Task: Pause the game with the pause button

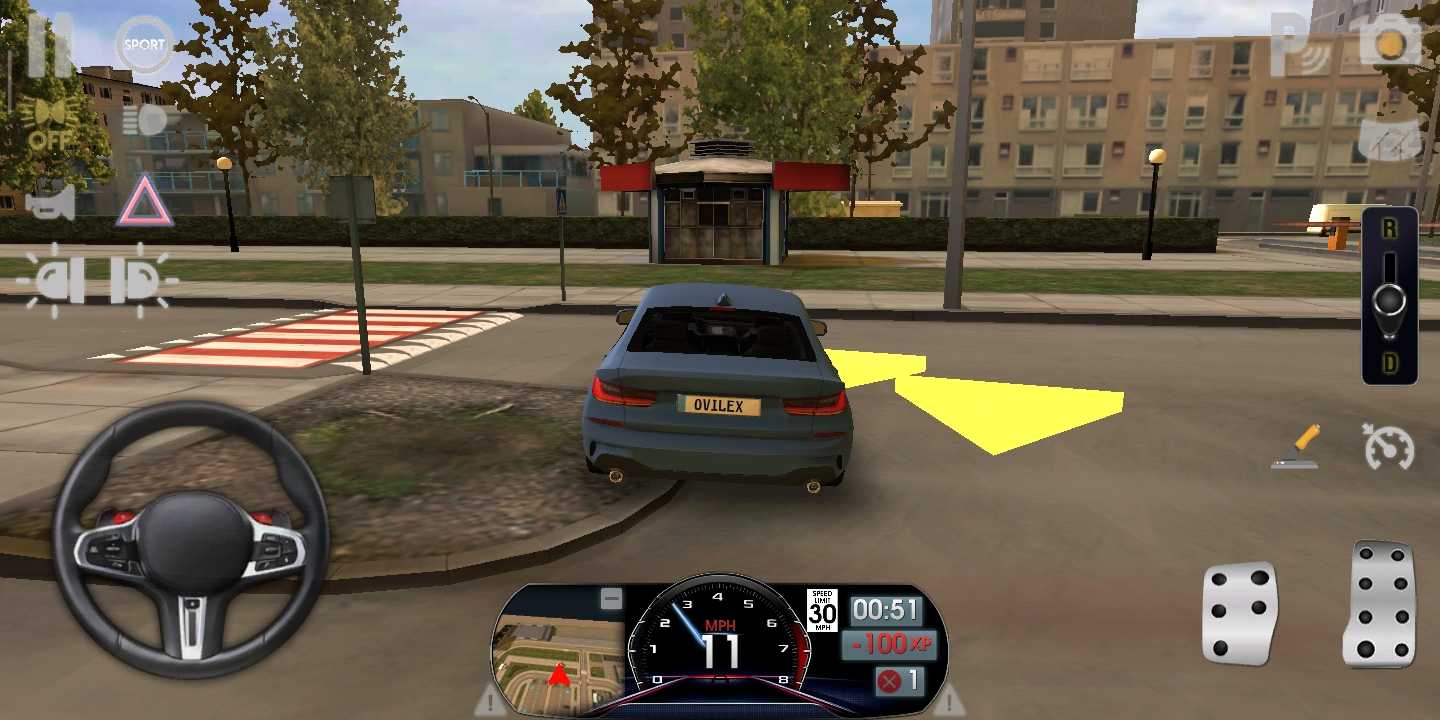Action: [48, 45]
